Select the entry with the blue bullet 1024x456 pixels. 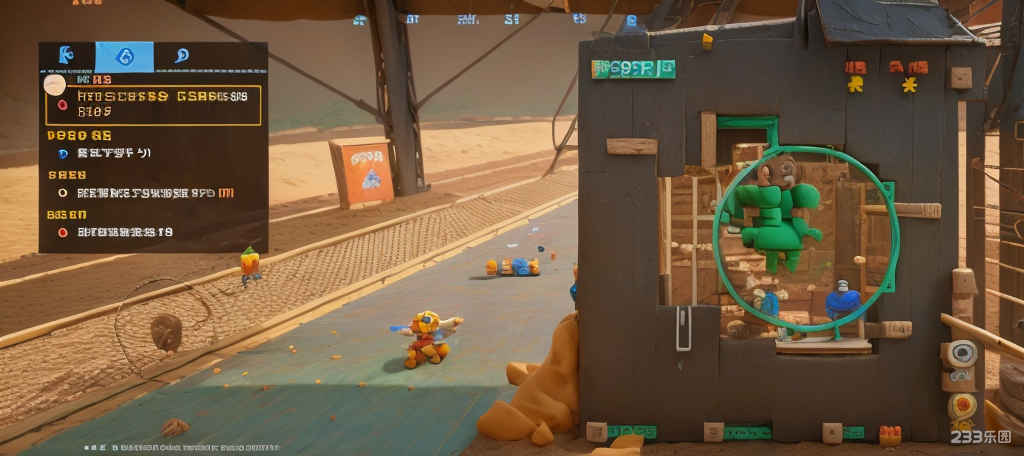pos(105,153)
